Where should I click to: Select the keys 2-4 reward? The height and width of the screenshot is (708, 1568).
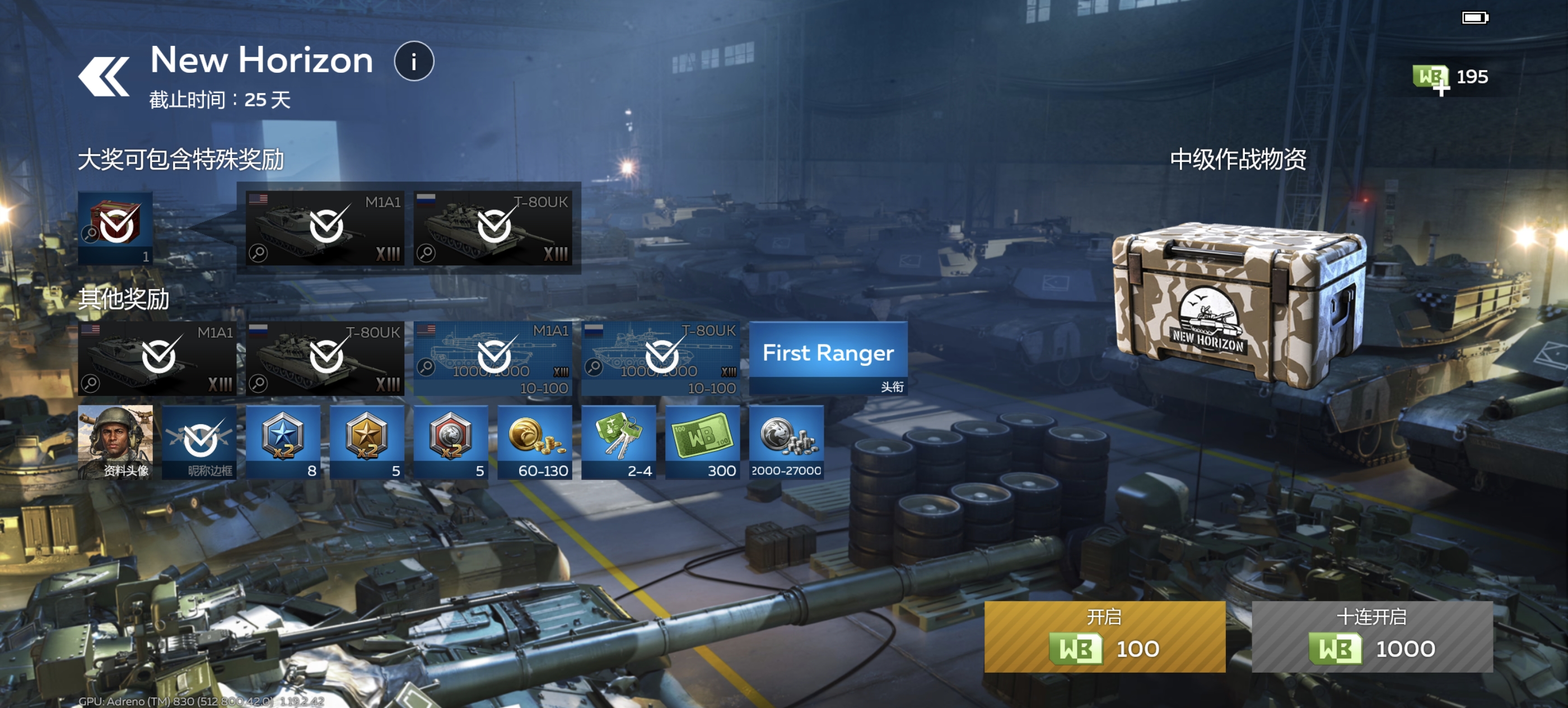(x=618, y=442)
